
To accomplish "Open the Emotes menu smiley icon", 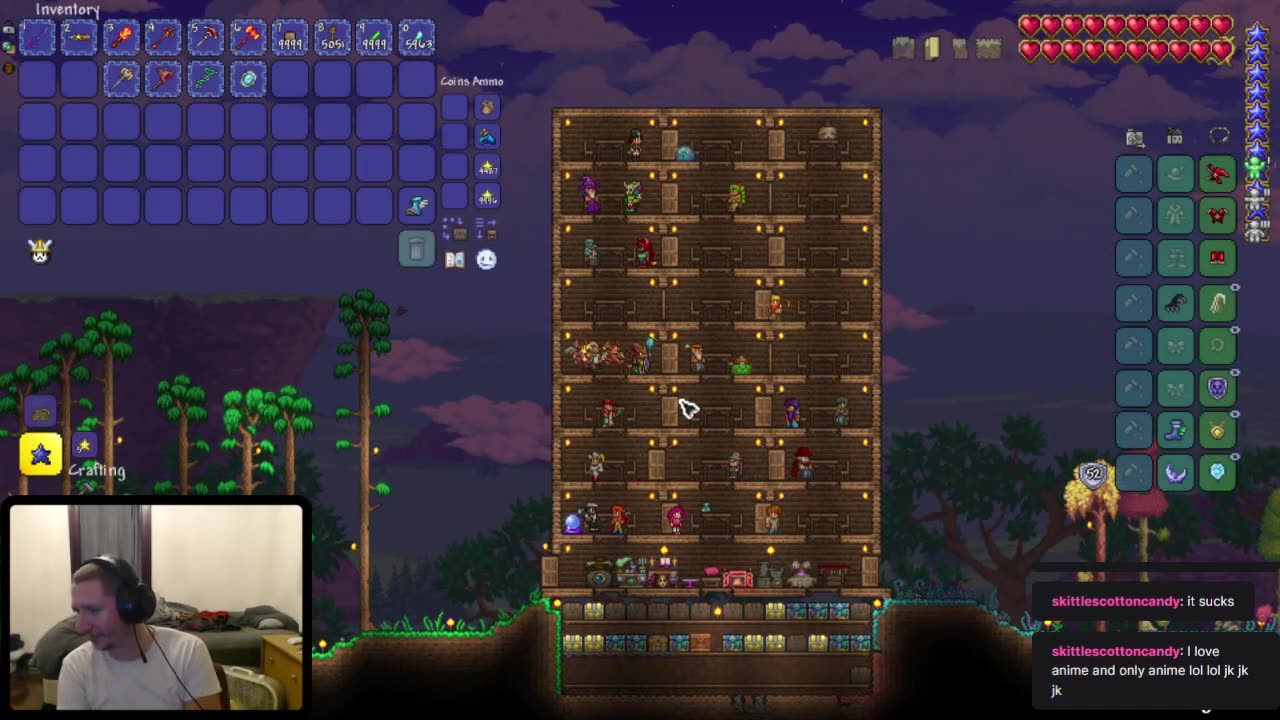I will pos(487,260).
